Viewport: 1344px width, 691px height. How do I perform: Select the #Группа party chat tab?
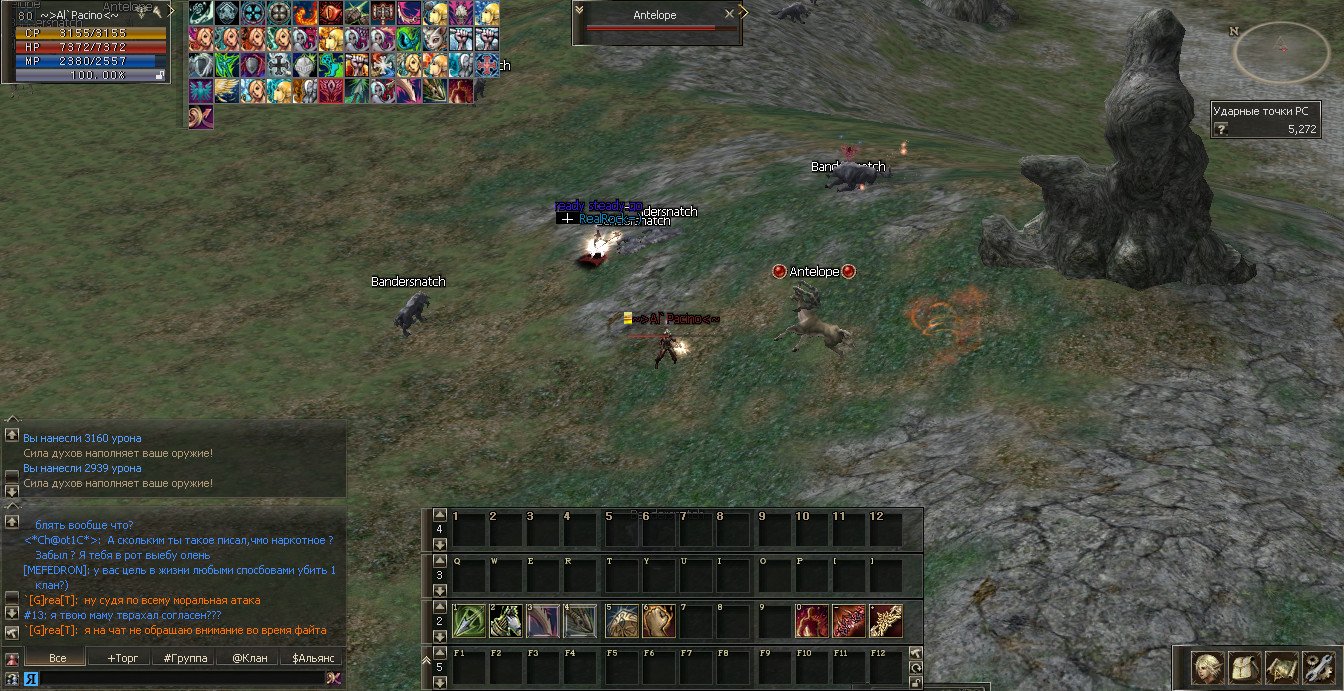(x=185, y=658)
